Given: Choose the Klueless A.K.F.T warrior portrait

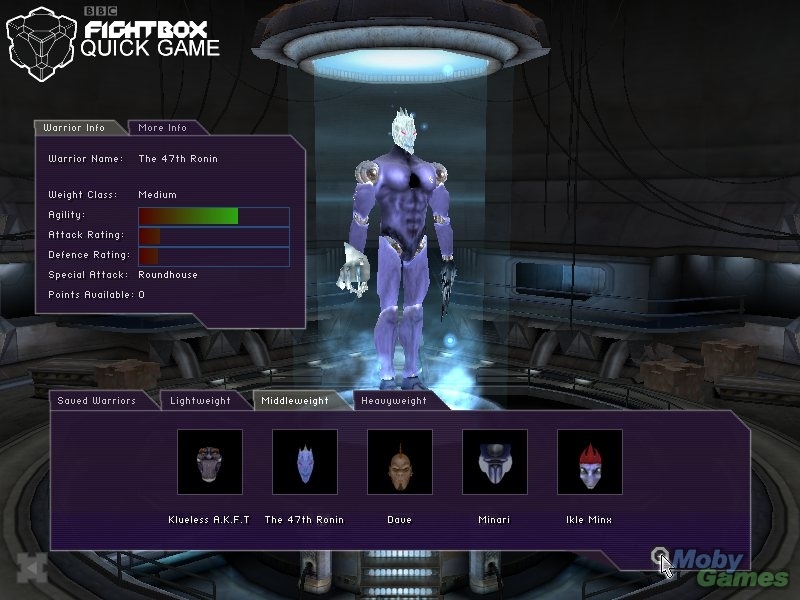Looking at the screenshot, I should tap(210, 462).
